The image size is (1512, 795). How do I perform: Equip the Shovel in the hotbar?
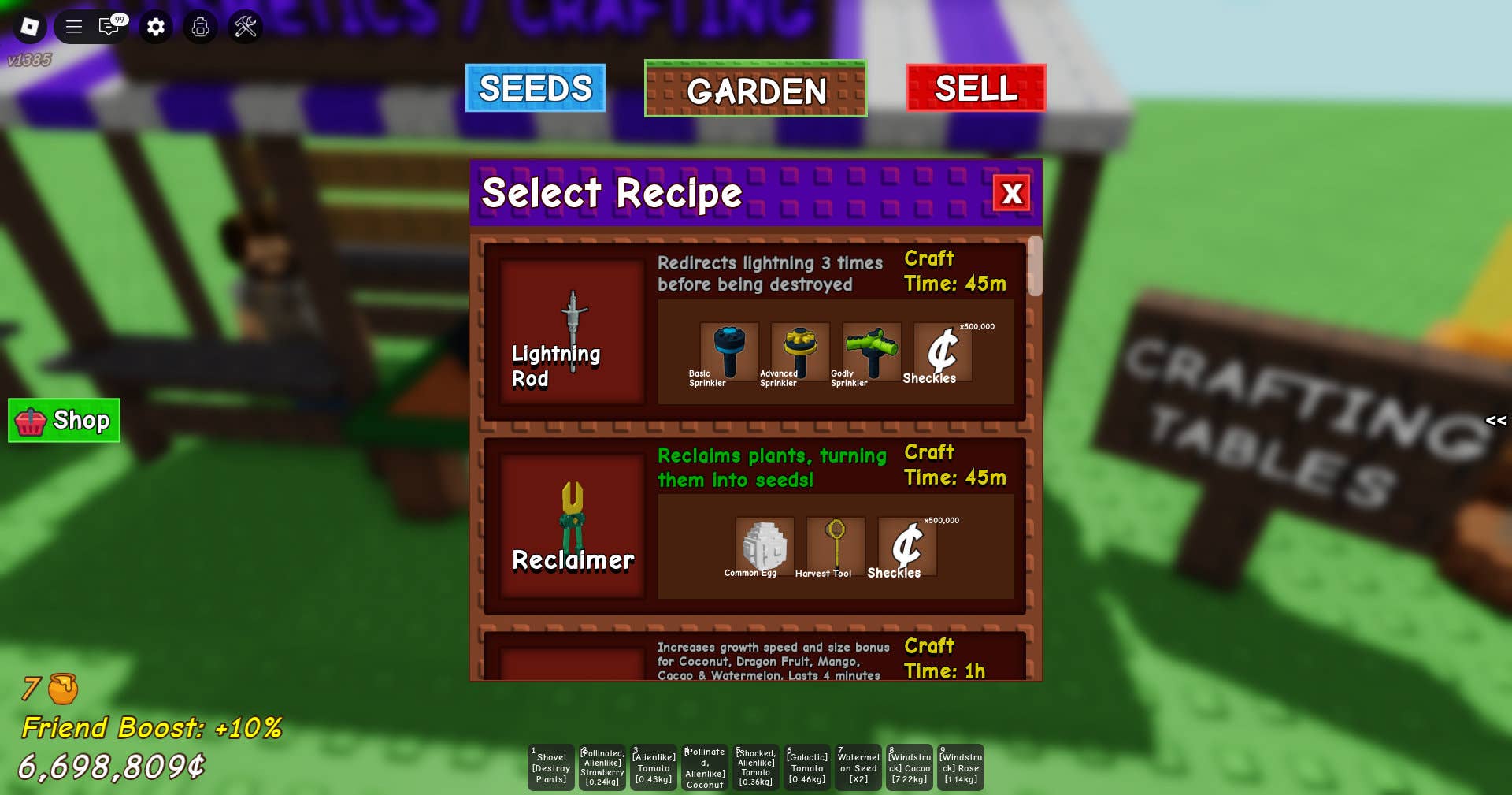click(x=551, y=767)
